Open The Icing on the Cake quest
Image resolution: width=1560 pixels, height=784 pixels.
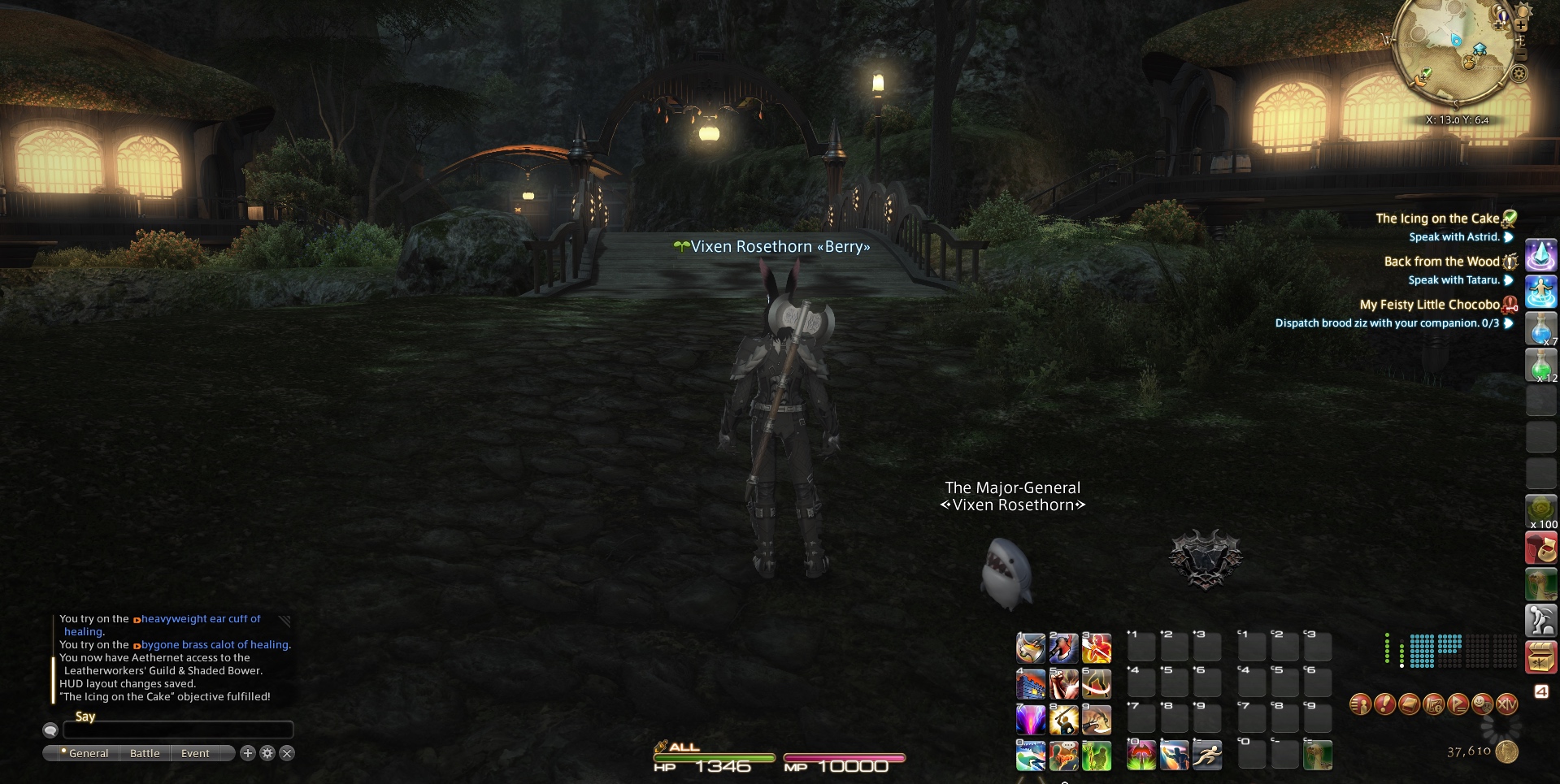click(1436, 219)
